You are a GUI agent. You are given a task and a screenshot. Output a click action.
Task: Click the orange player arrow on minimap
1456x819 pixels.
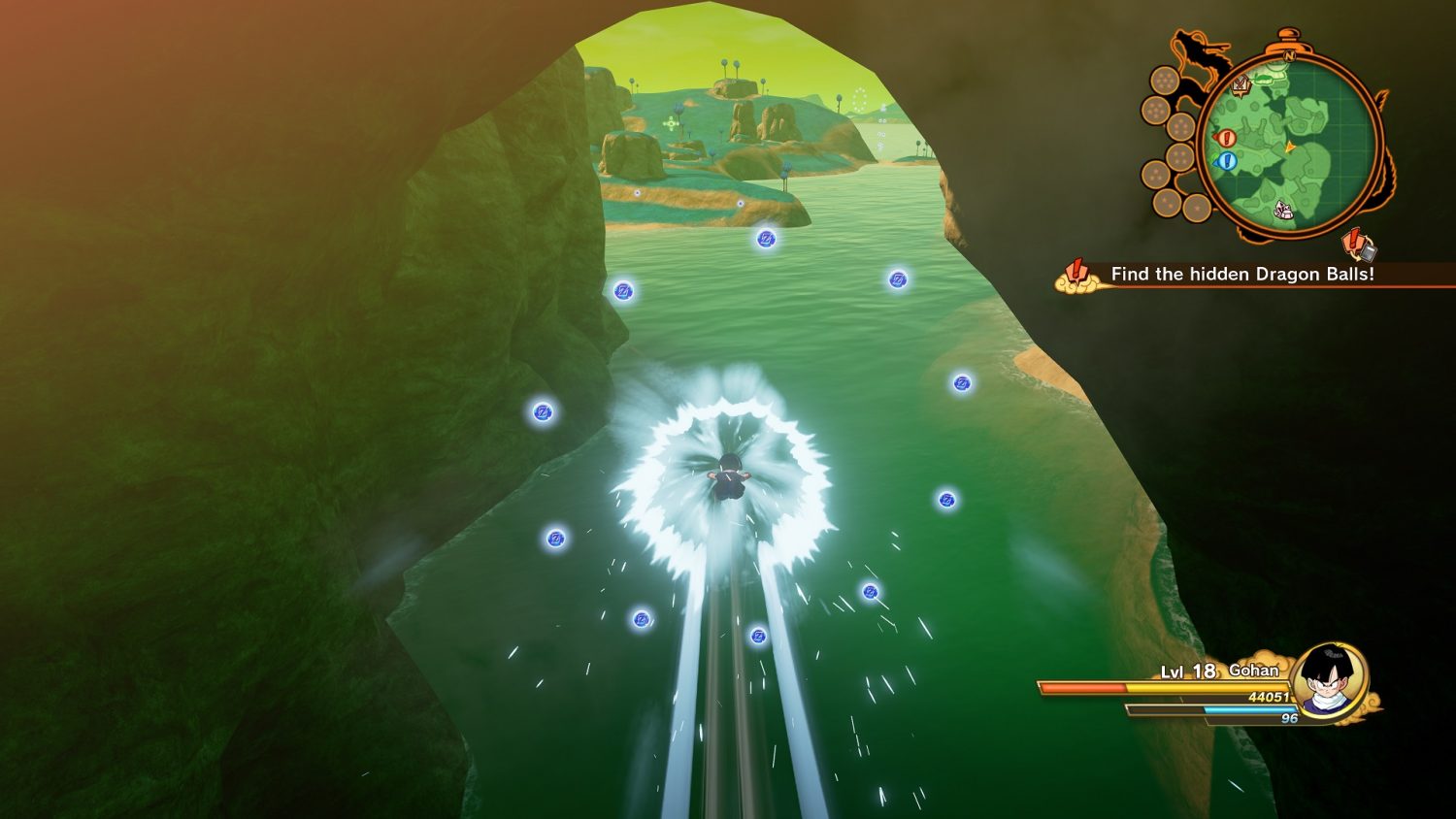coord(1290,147)
